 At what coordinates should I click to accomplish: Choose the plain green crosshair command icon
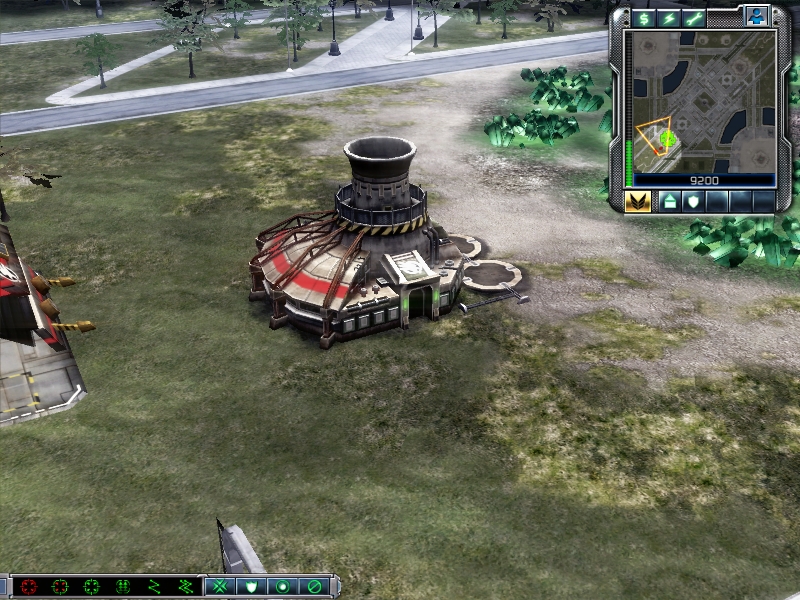91,587
